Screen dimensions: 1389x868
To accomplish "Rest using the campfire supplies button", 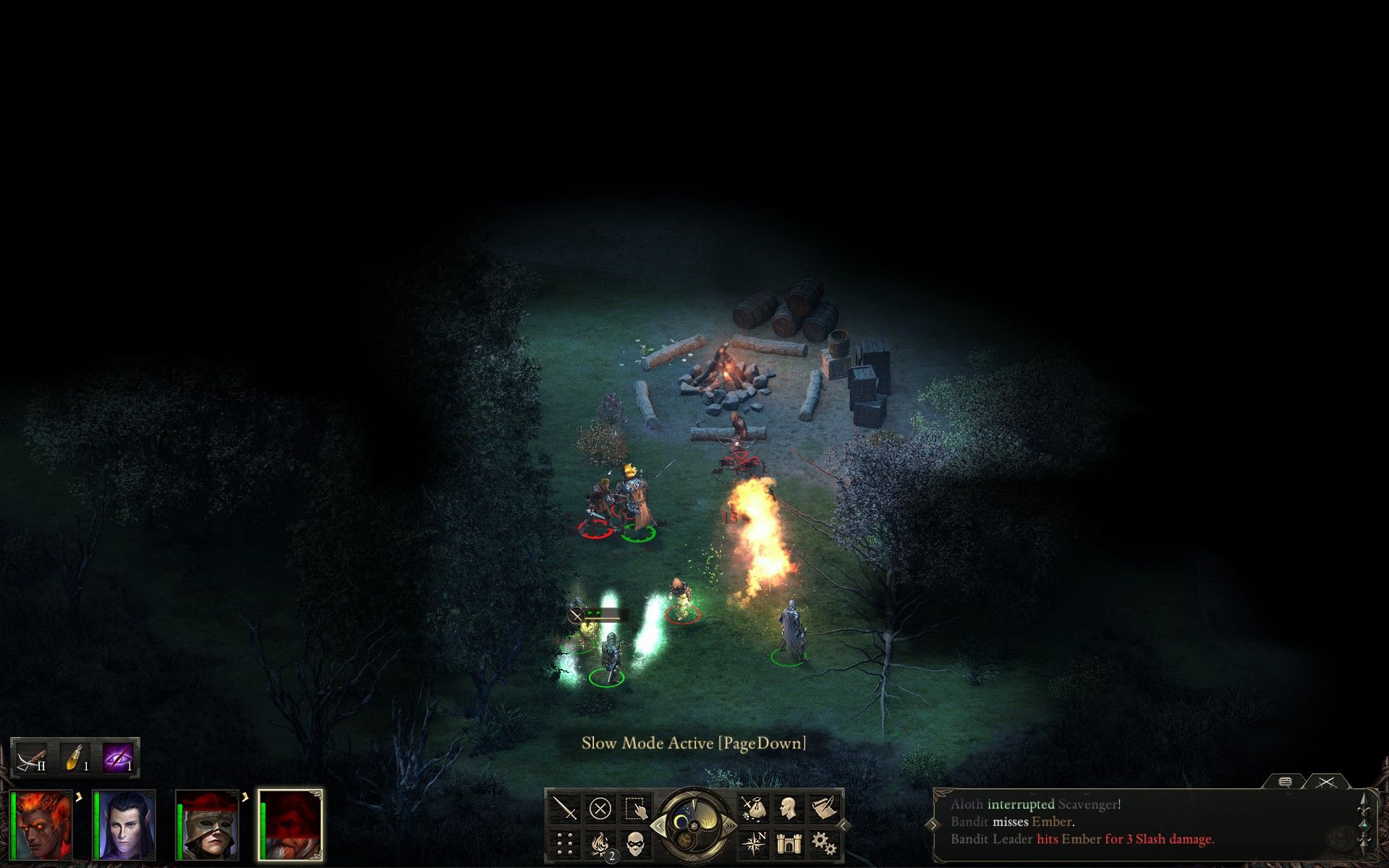I will click(x=600, y=843).
